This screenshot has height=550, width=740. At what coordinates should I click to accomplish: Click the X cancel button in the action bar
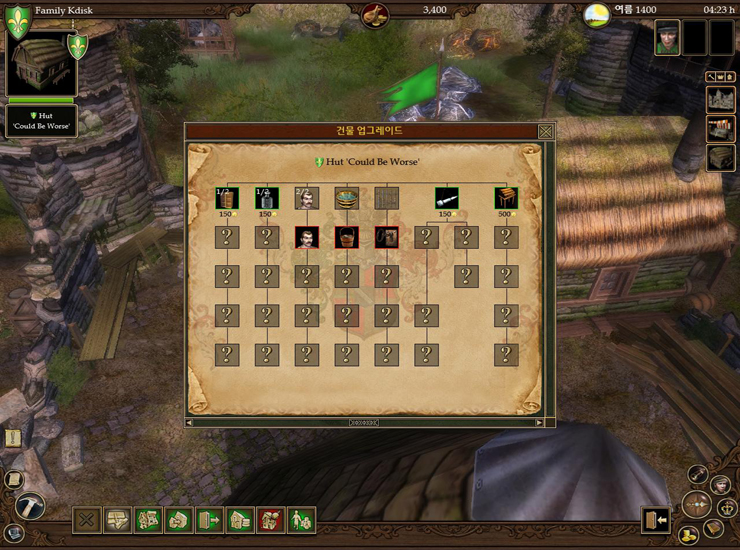click(x=87, y=520)
